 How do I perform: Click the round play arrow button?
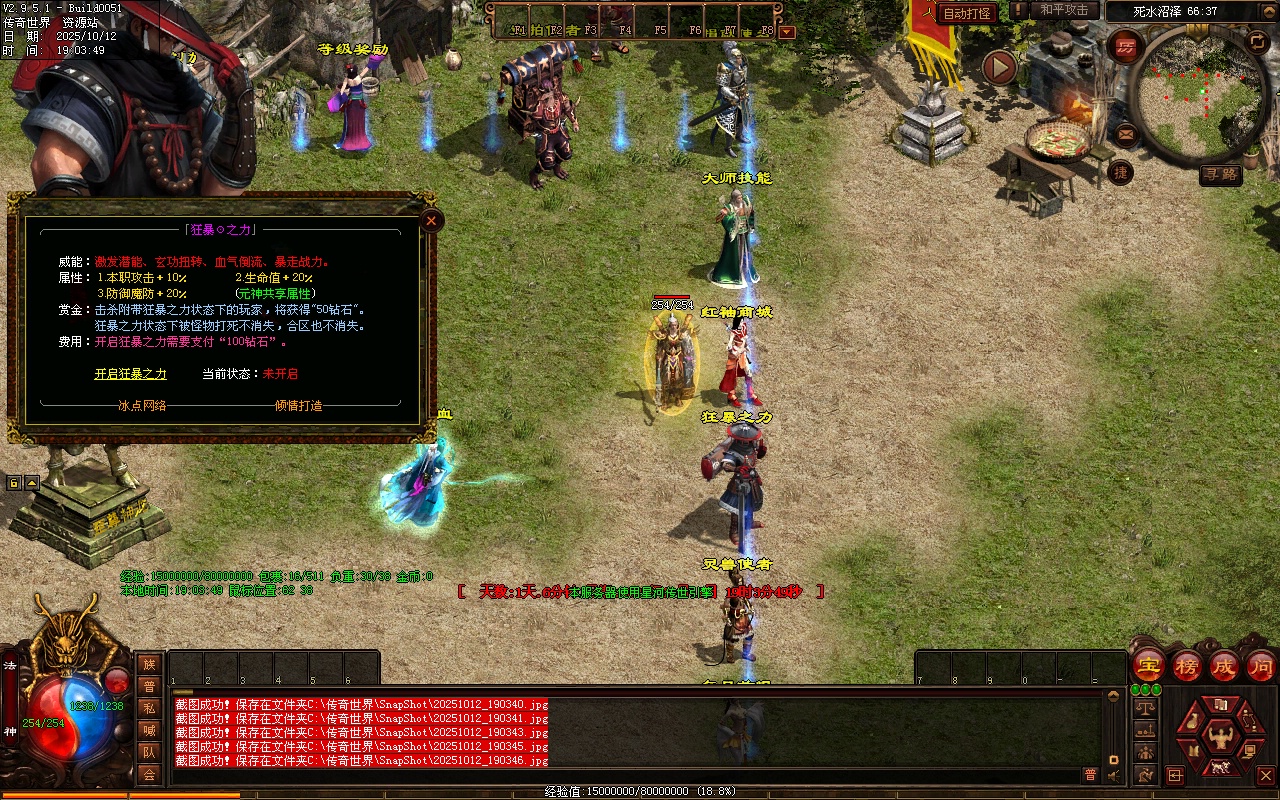pos(998,68)
